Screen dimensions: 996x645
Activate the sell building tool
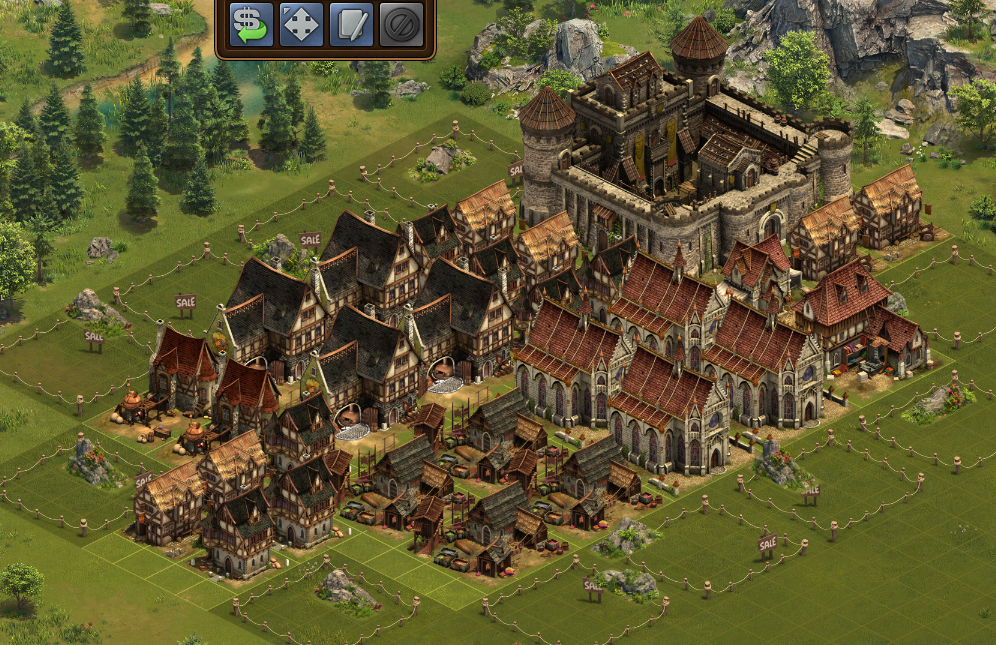(251, 25)
